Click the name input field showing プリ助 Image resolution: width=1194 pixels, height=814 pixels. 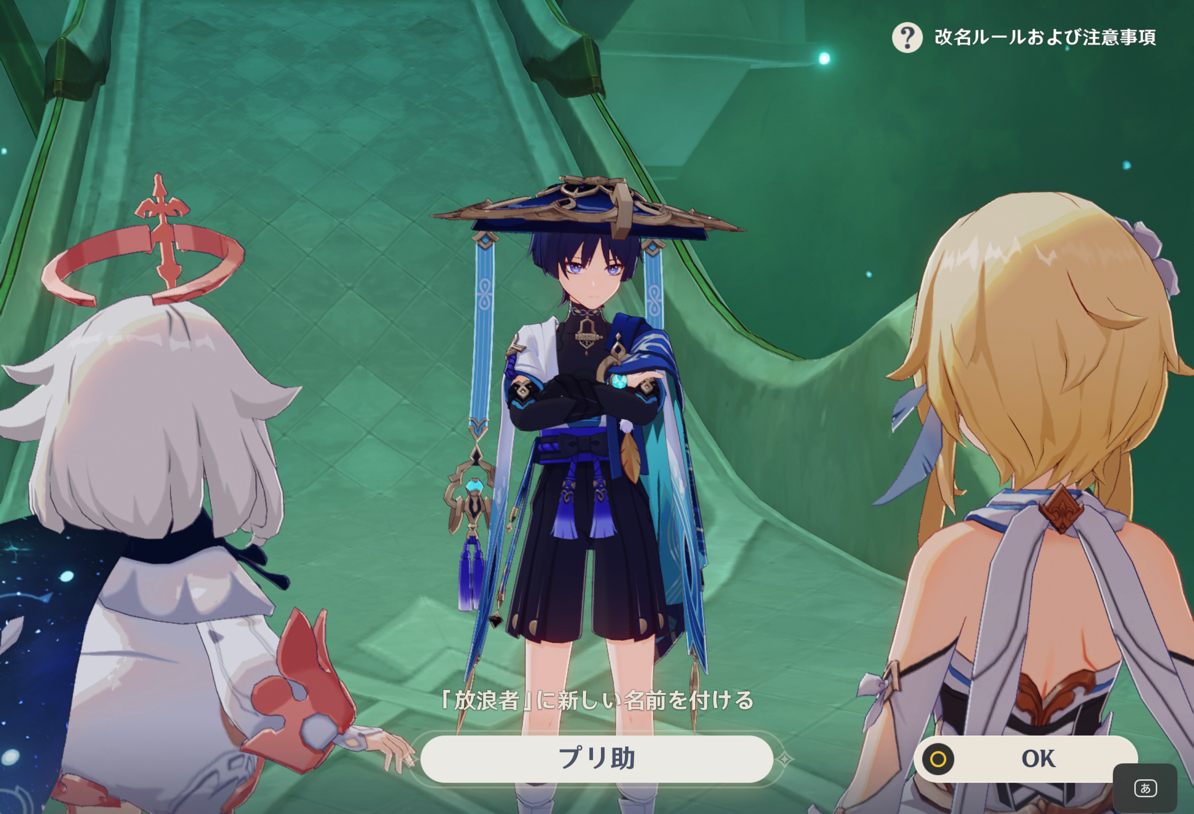point(596,759)
